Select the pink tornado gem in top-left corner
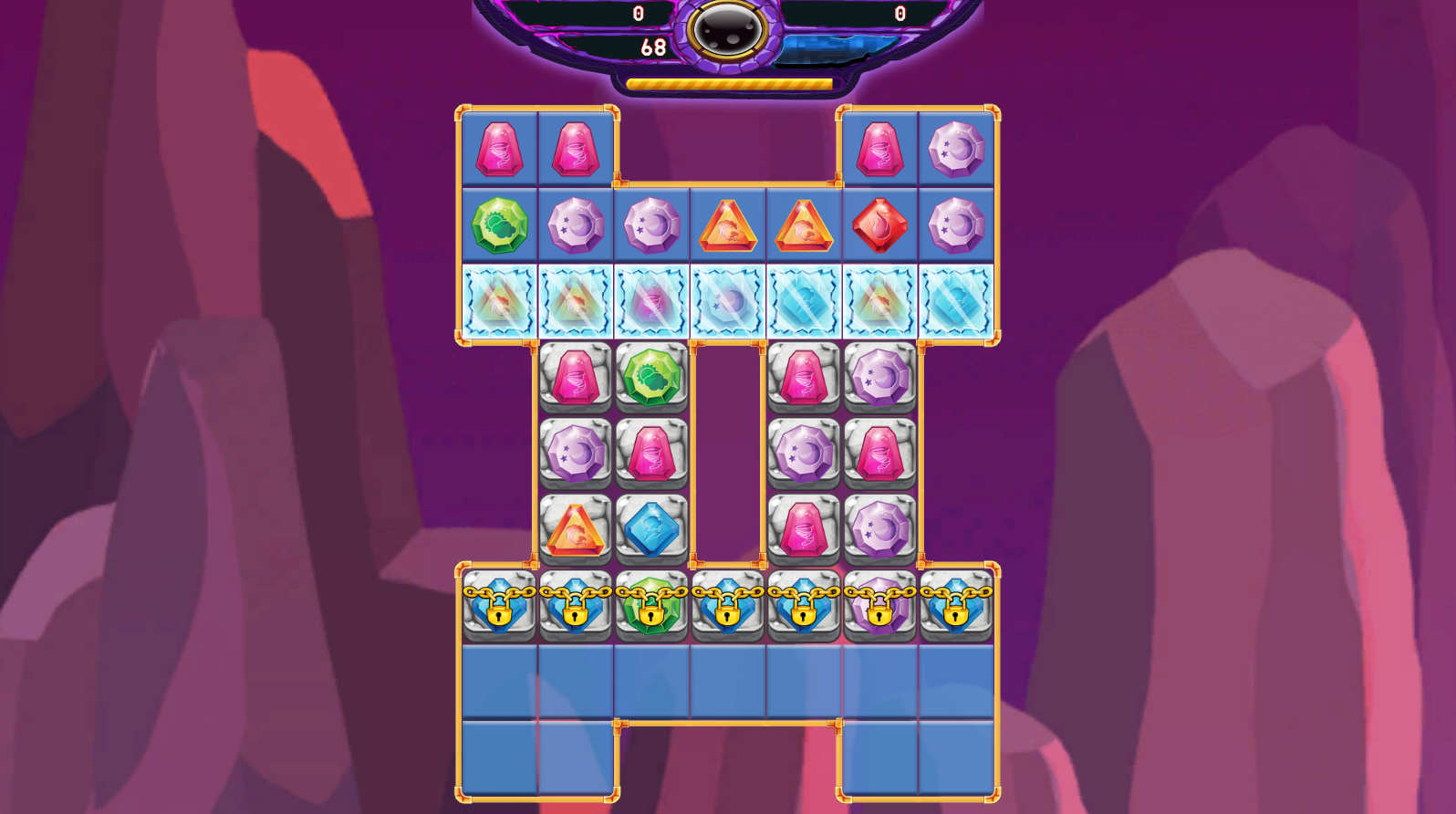Screen dimensions: 1456x814 tap(499, 147)
